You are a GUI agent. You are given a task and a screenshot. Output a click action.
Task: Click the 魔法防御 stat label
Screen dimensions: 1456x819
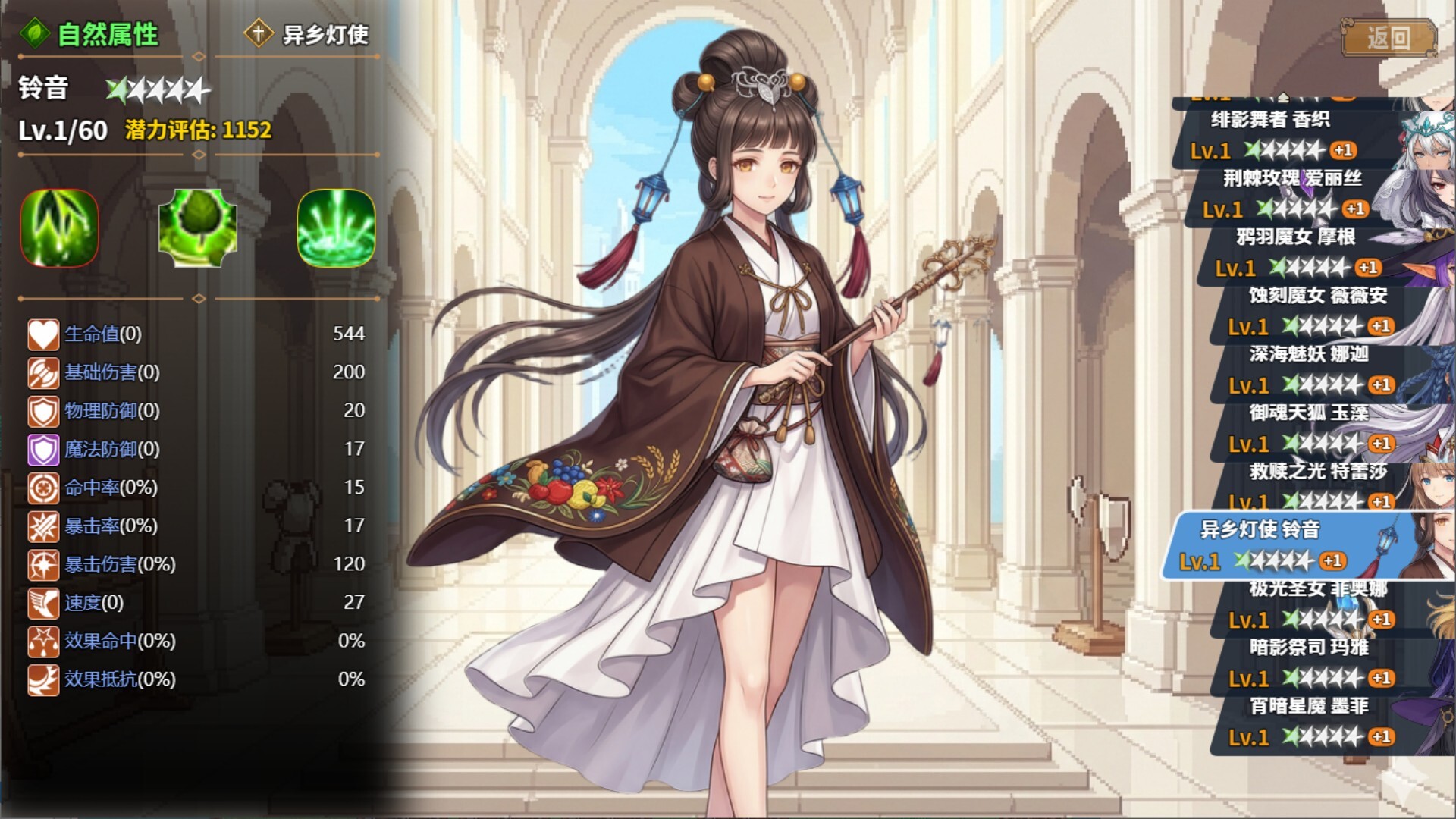point(111,449)
